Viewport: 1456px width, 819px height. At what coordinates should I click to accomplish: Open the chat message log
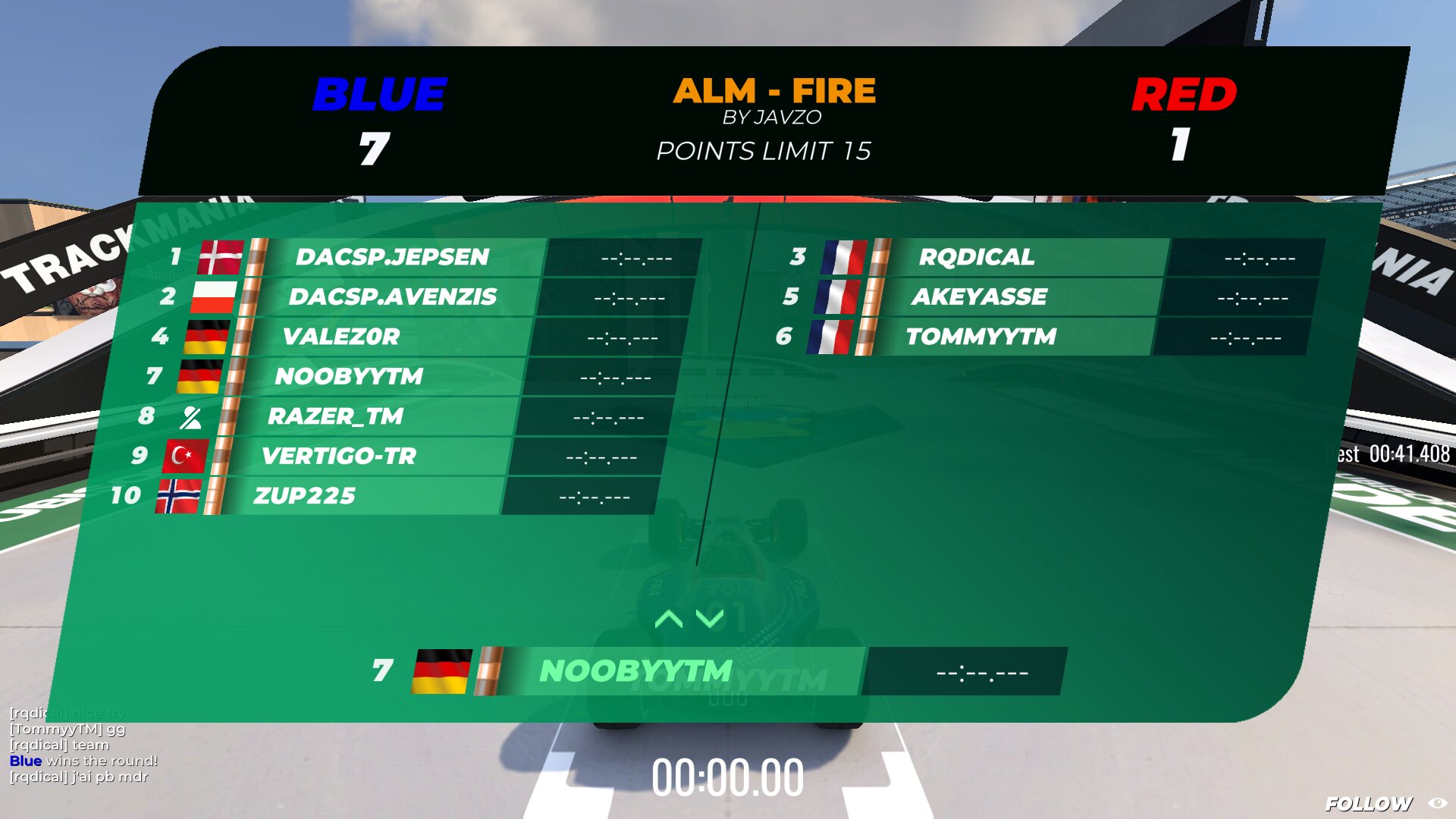coord(83,745)
